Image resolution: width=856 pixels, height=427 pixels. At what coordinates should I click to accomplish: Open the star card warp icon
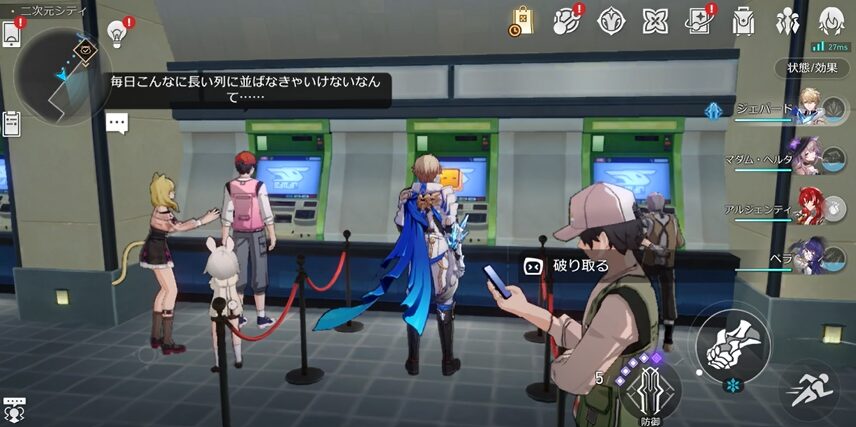[x=698, y=20]
